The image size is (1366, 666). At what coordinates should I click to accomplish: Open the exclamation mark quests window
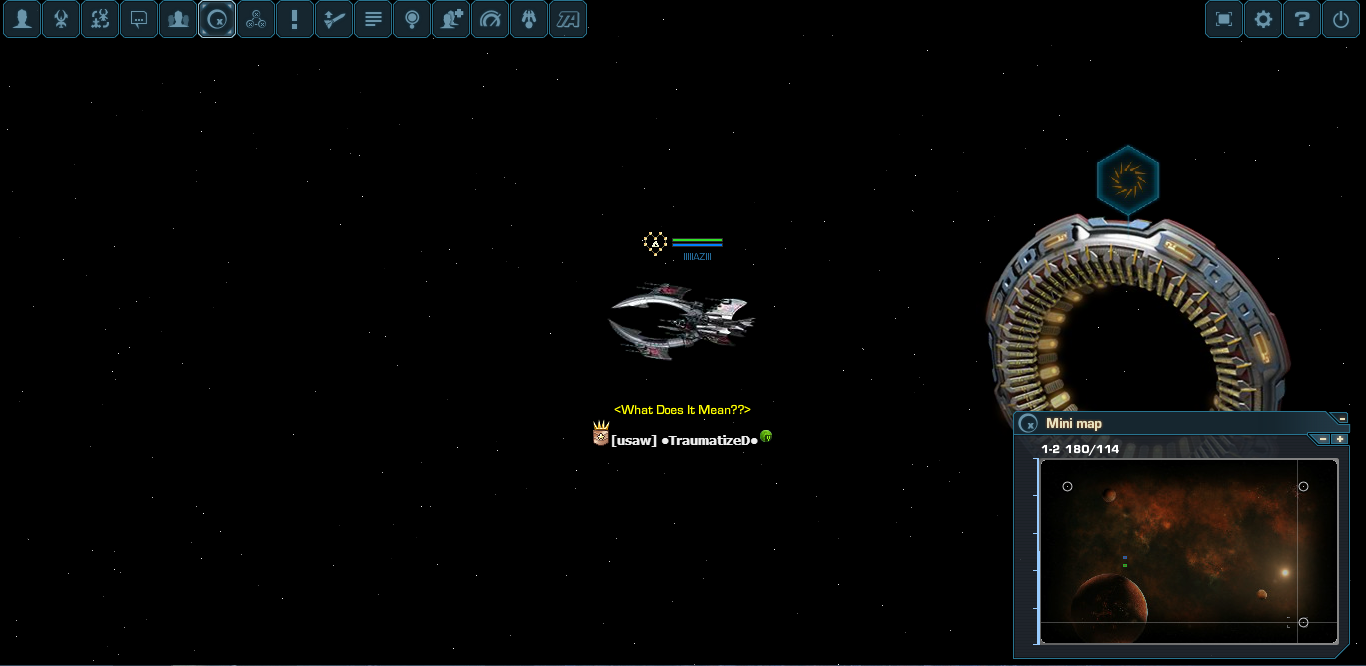click(294, 19)
